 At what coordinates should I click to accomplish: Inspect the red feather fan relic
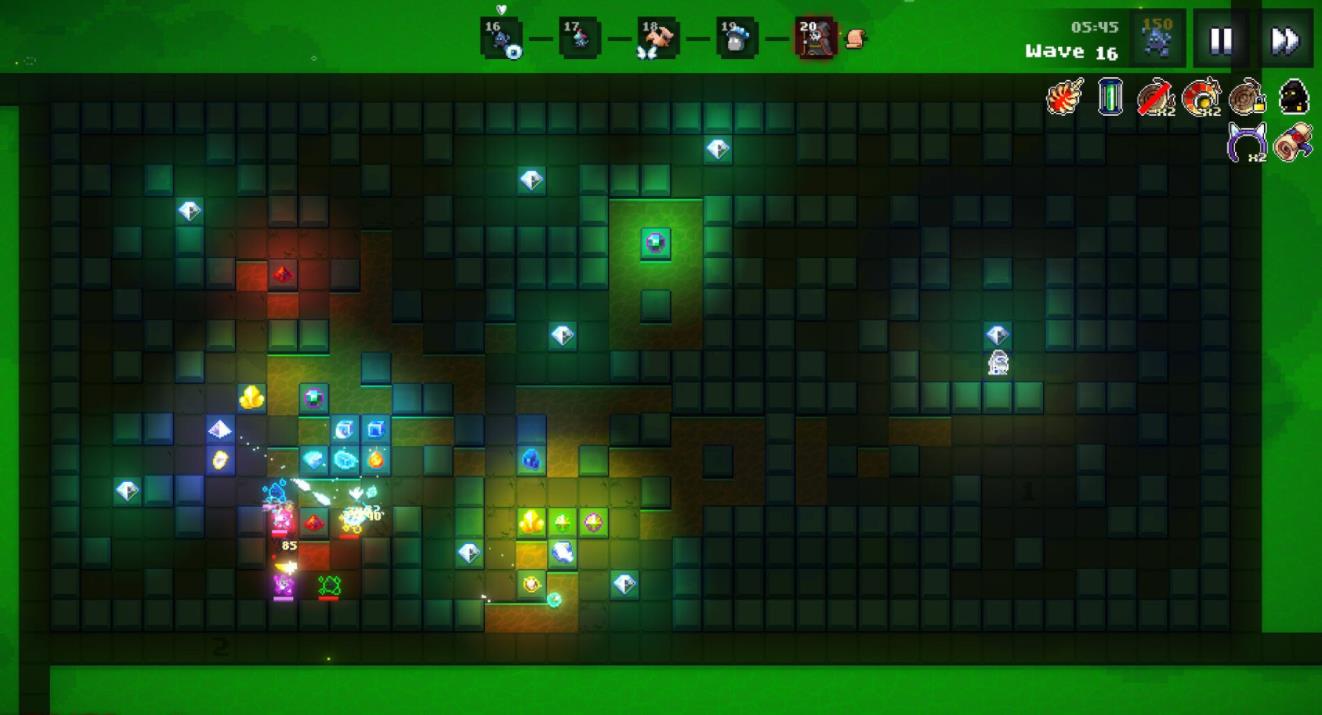pyautogui.click(x=1065, y=97)
